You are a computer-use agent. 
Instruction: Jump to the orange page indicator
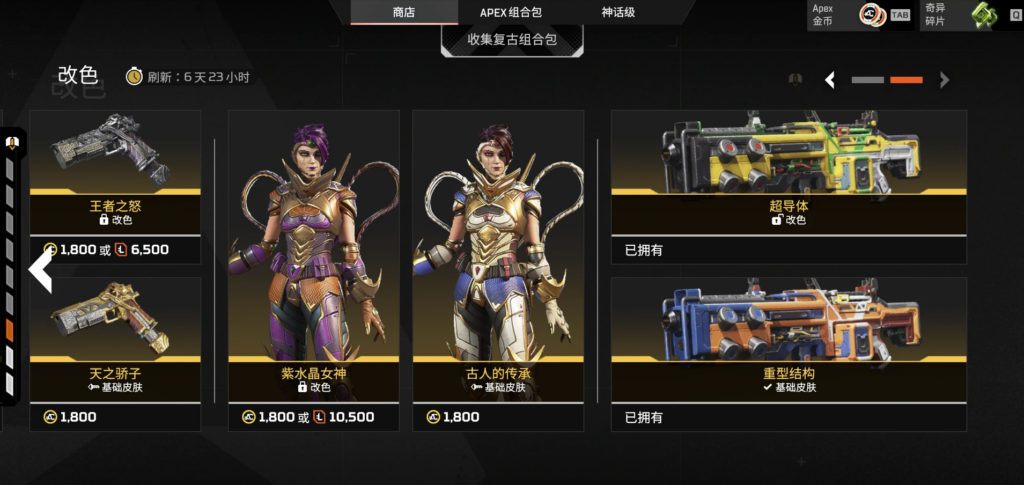pyautogui.click(x=906, y=80)
